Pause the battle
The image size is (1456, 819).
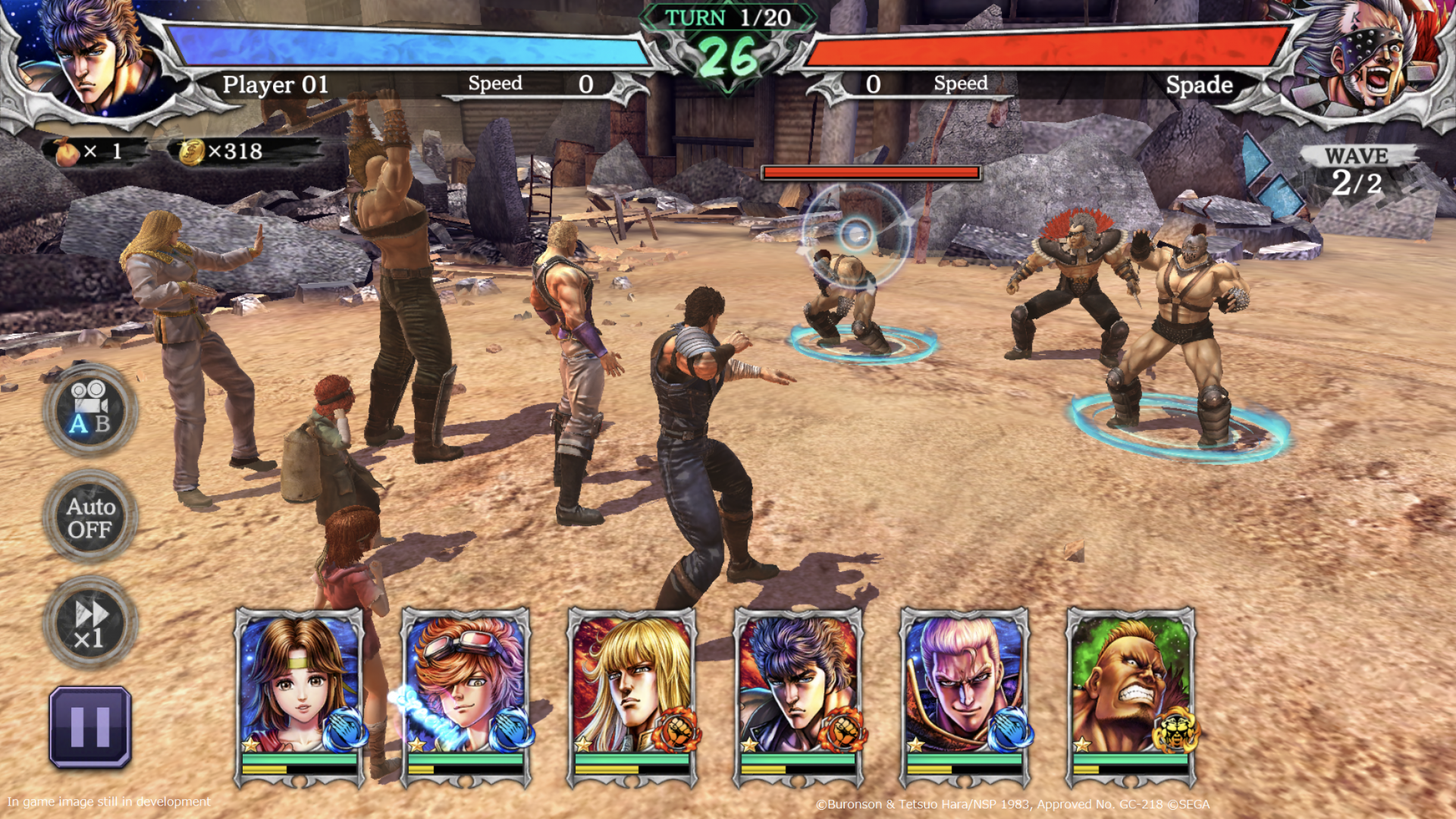point(90,726)
